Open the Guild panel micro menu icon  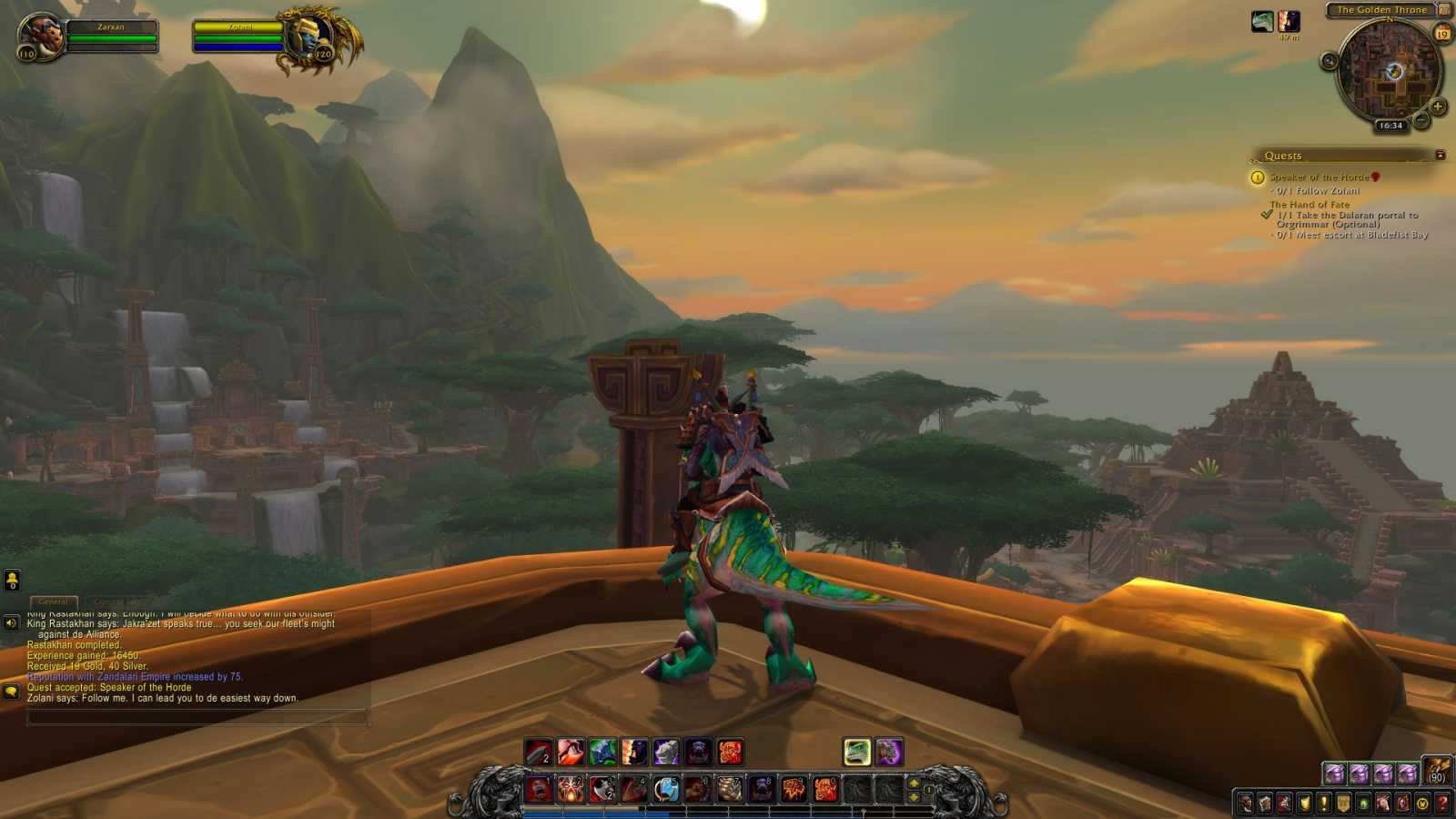pos(1342,802)
